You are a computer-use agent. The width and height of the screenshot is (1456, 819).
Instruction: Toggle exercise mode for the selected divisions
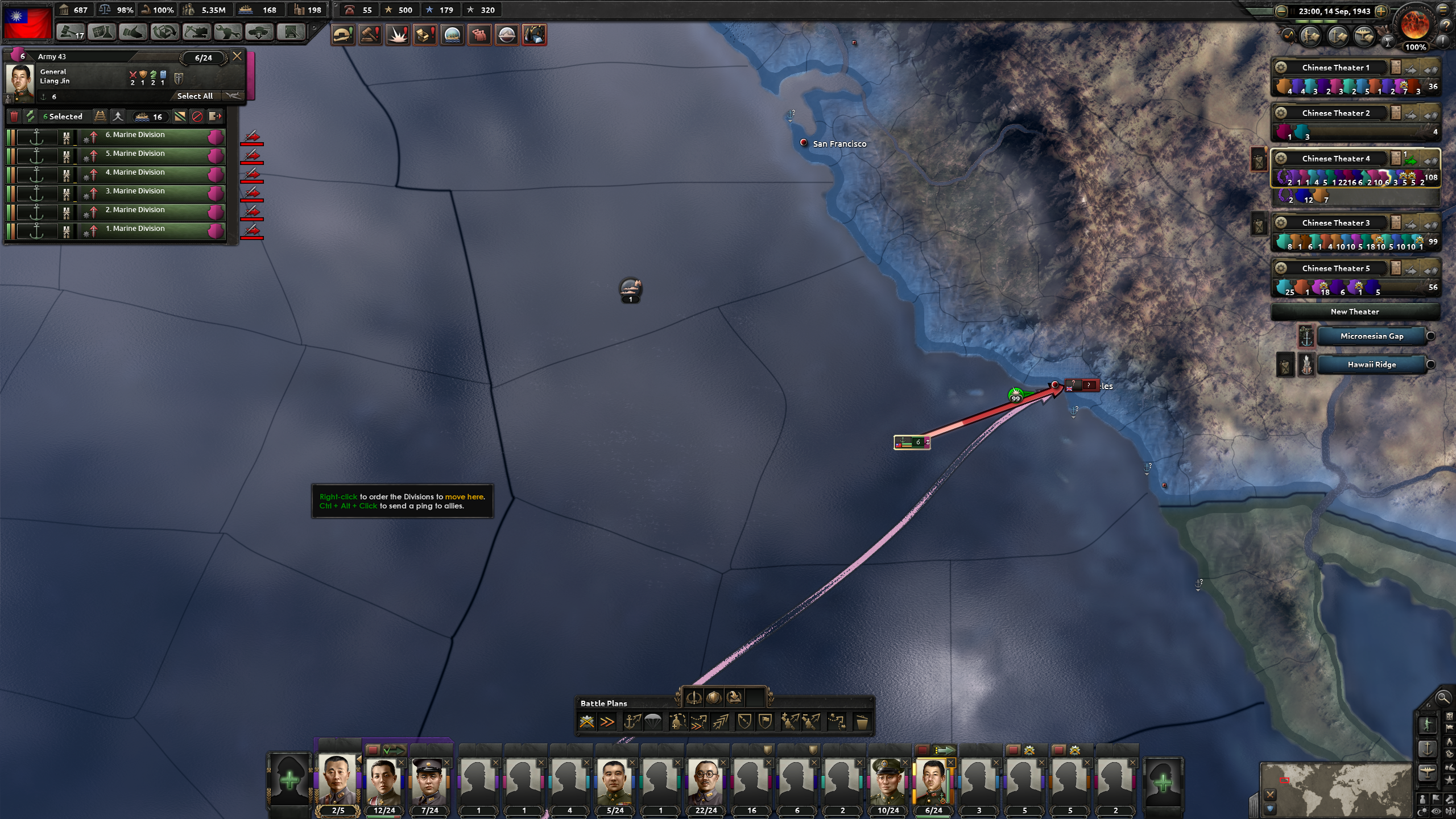pos(31,118)
